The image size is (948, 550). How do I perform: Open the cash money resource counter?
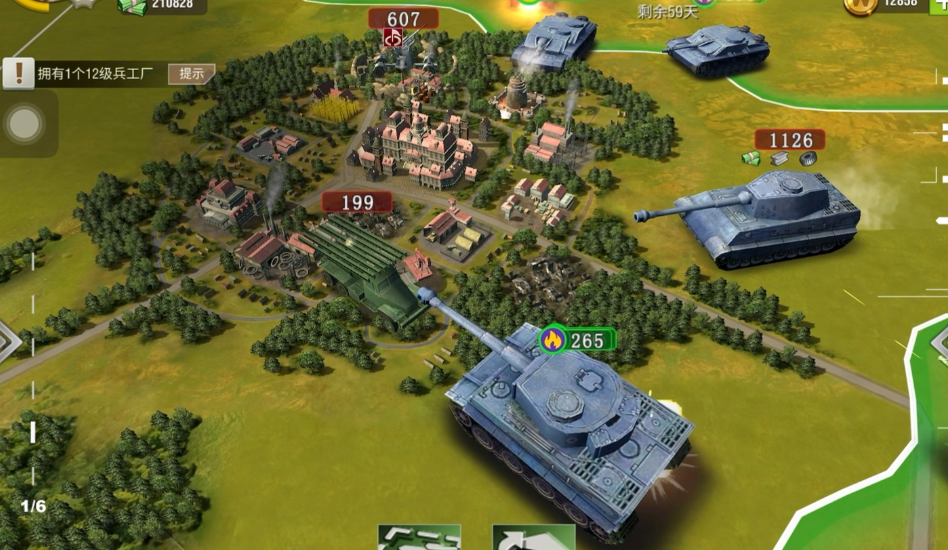[x=160, y=7]
